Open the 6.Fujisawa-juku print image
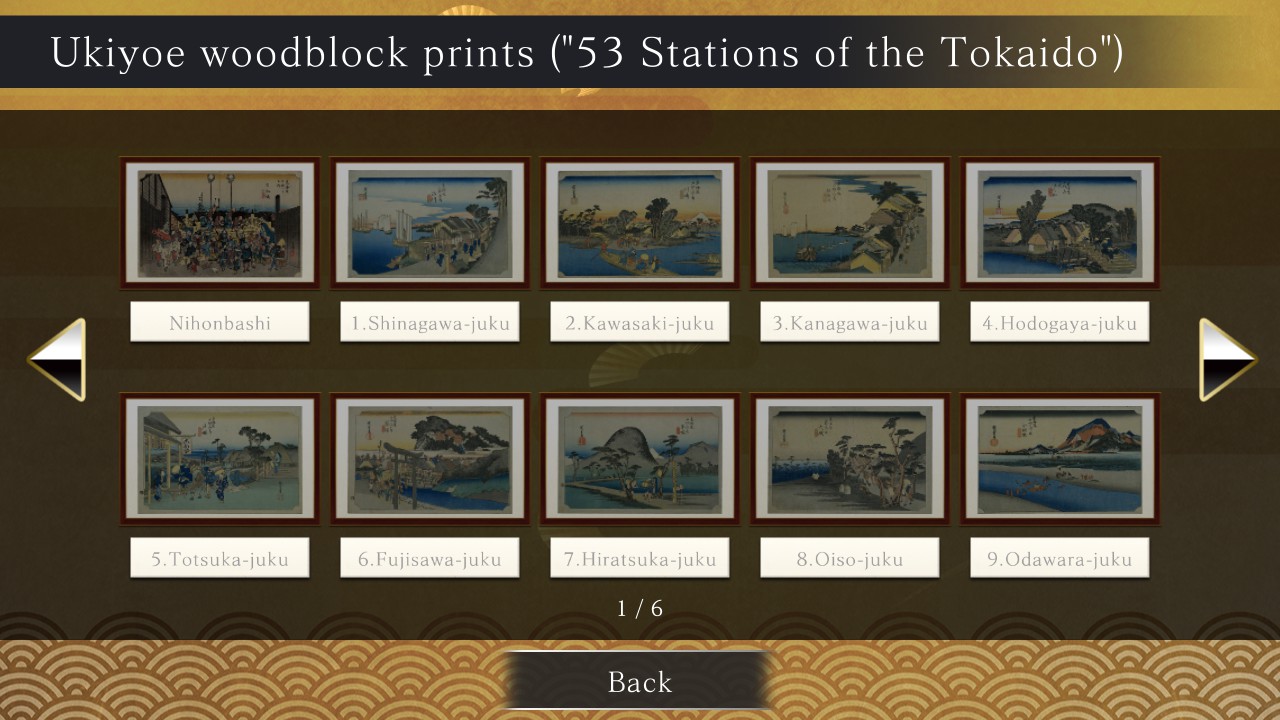This screenshot has height=720, width=1280. coord(429,458)
